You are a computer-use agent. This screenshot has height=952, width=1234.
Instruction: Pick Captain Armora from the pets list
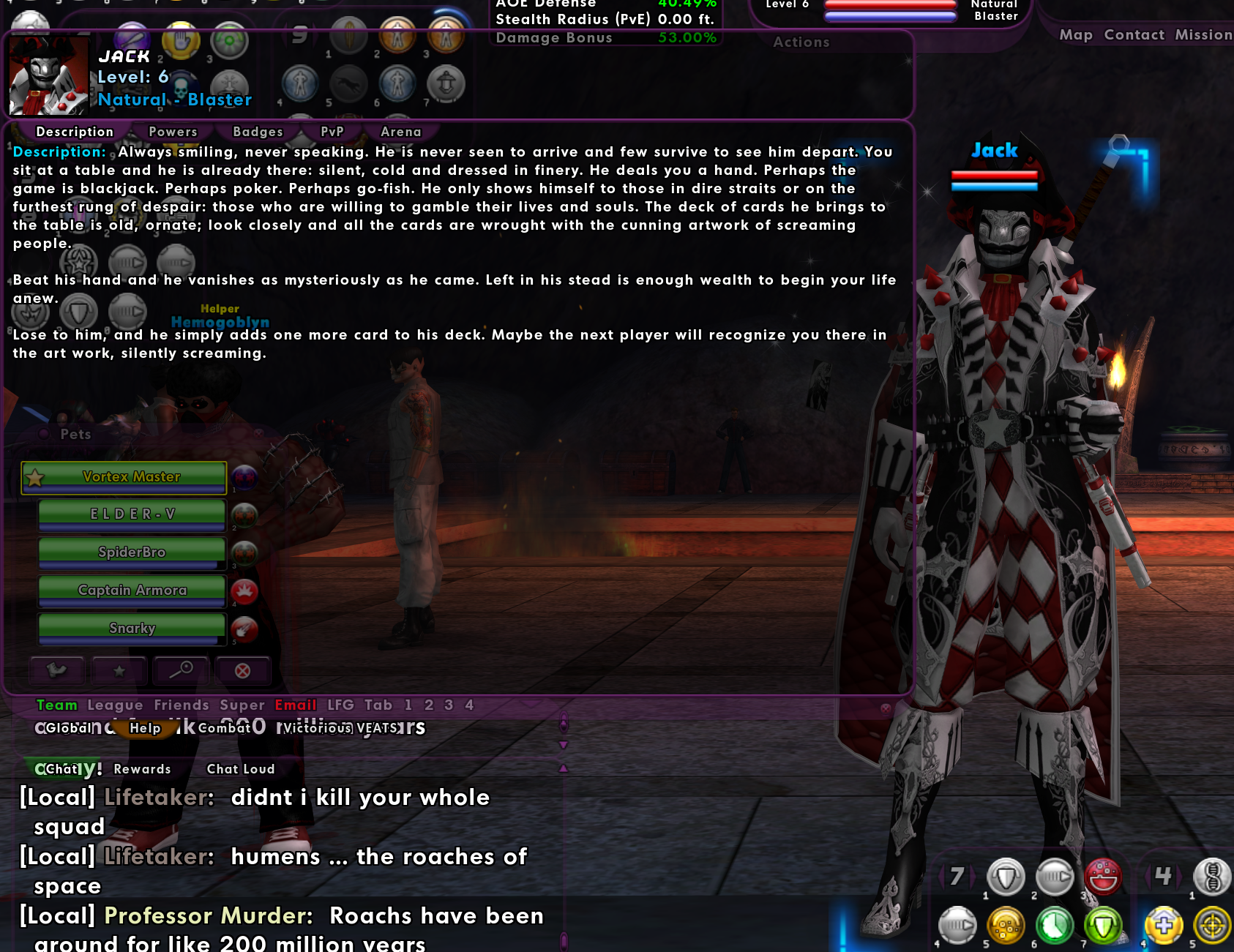tap(132, 591)
